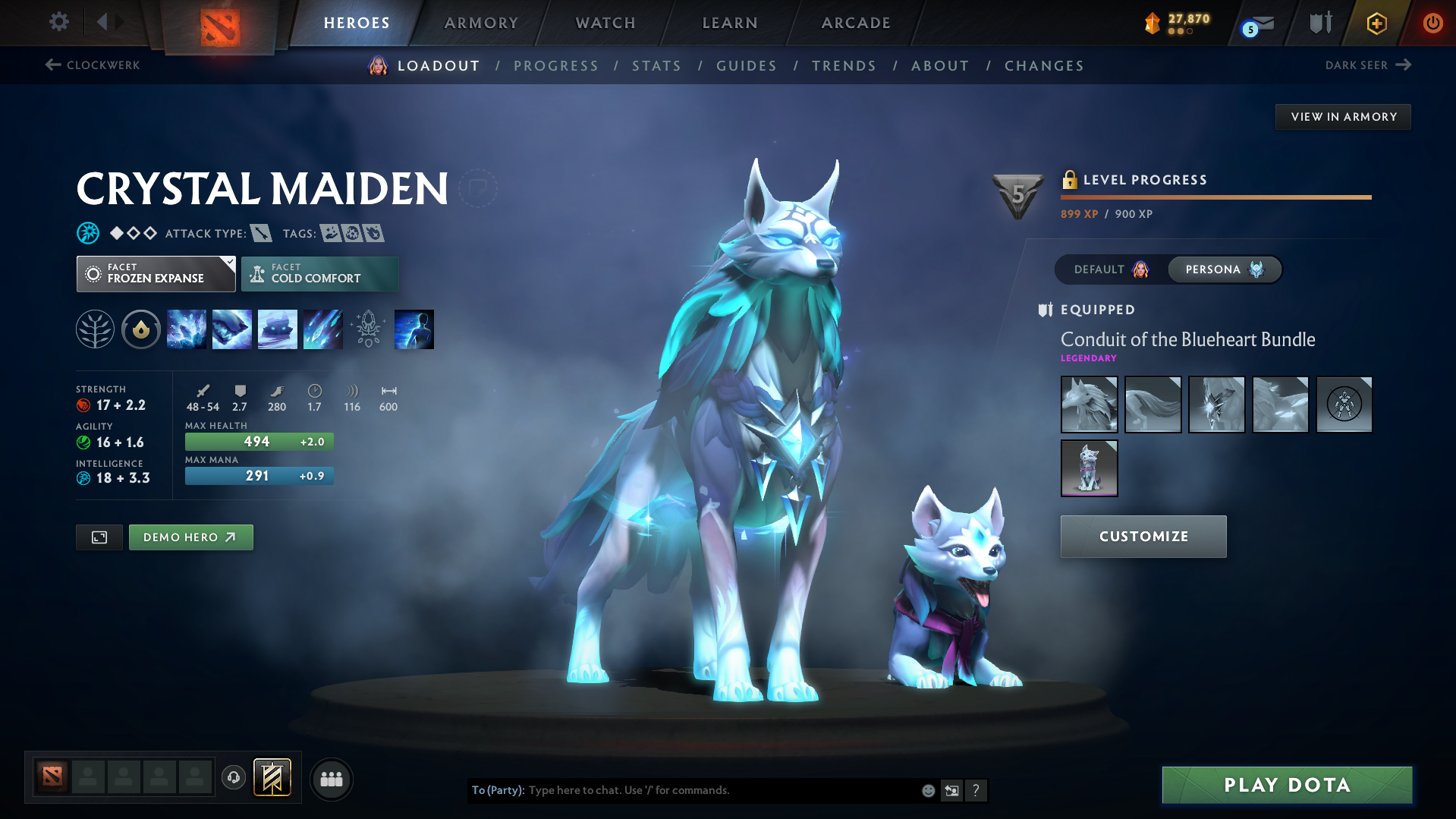Open the Freezing Field ability icon
This screenshot has height=819, width=1456.
pos(322,329)
